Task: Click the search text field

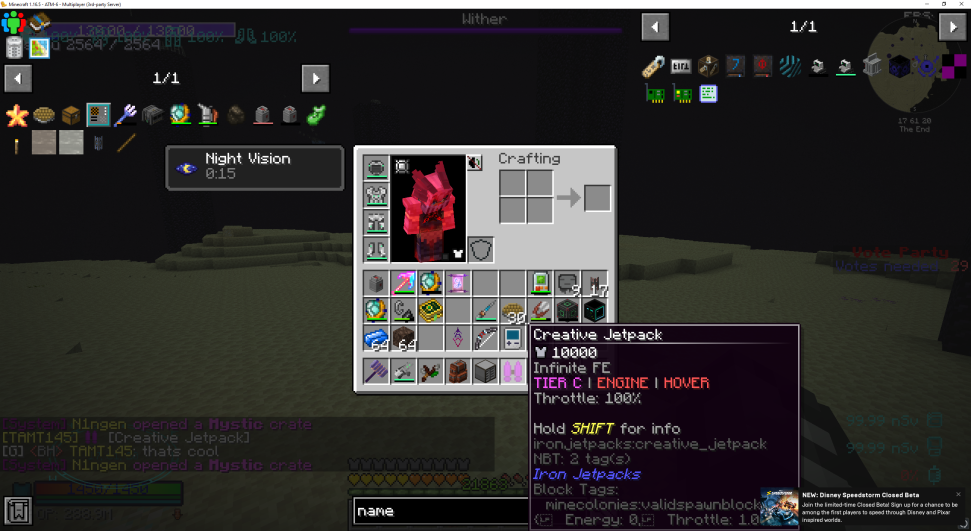Action: tap(440, 511)
